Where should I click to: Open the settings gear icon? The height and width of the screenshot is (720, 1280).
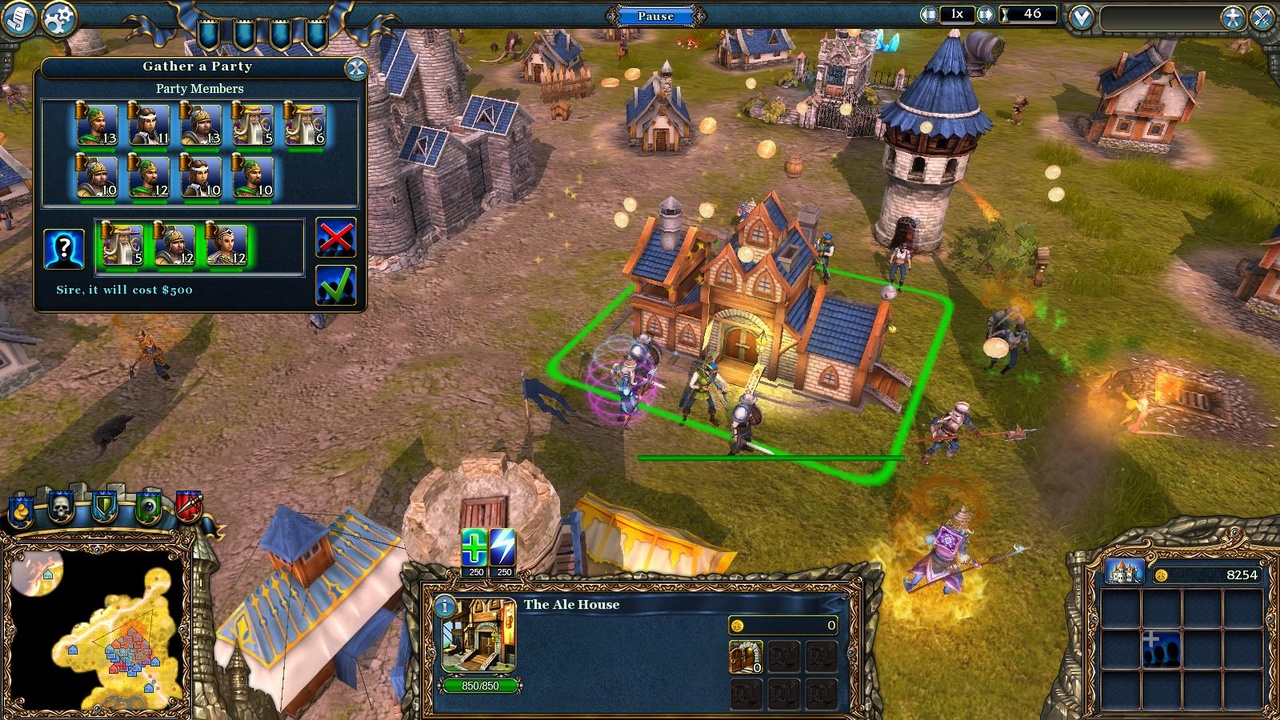click(58, 17)
